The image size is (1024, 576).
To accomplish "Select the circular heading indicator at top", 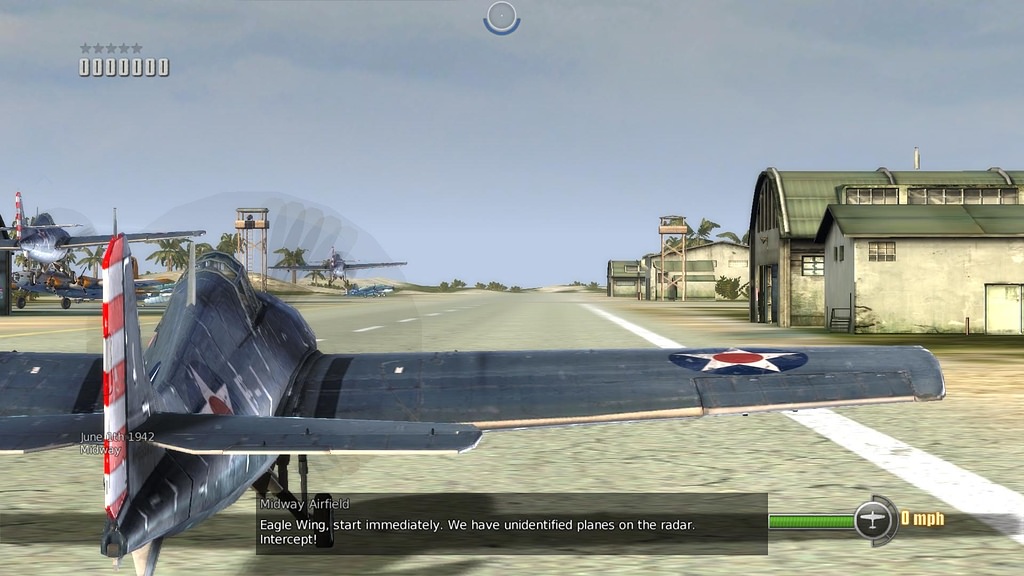I will (x=501, y=17).
